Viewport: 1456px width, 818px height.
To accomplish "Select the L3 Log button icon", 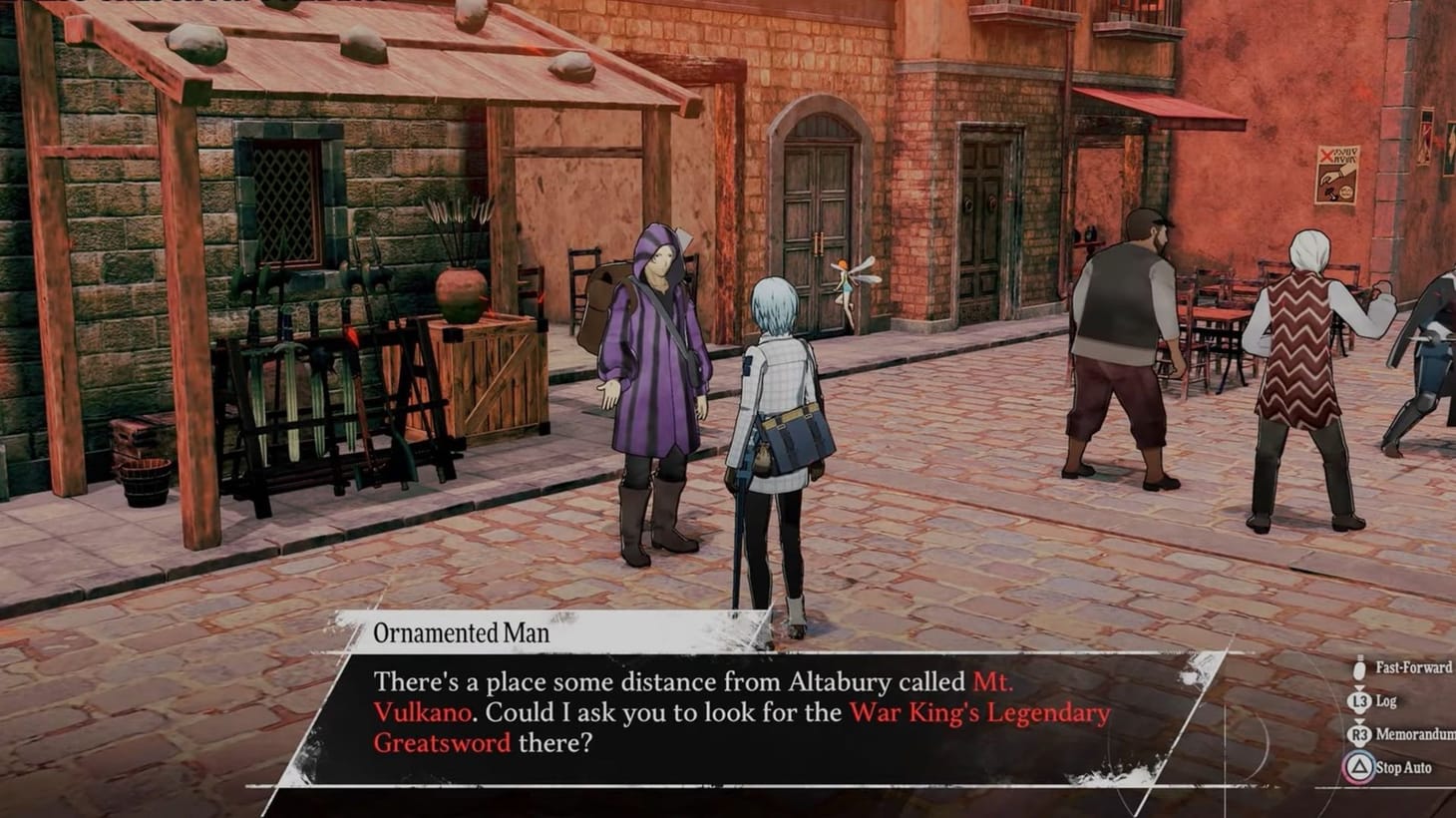I will [x=1359, y=701].
